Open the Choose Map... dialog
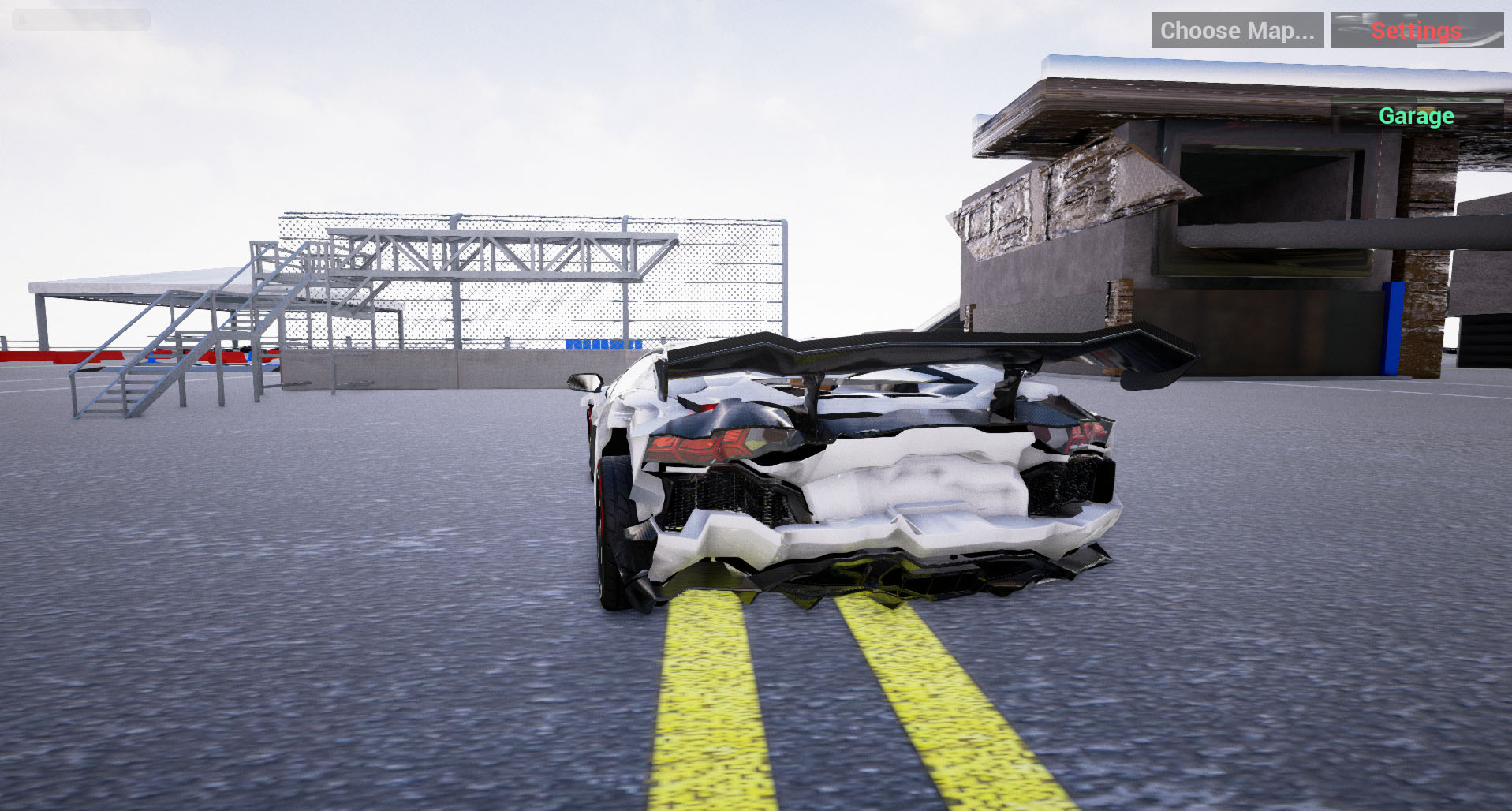This screenshot has height=811, width=1512. [1238, 31]
